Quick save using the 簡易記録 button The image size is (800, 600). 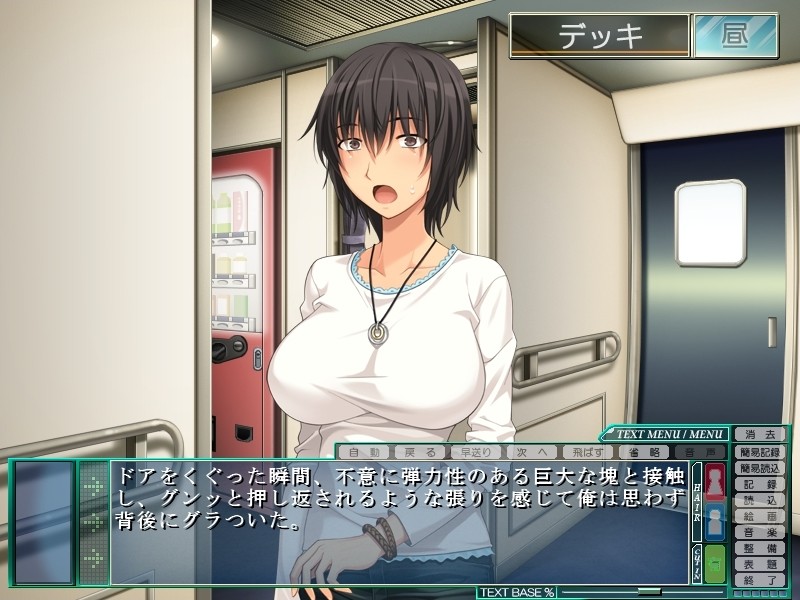tap(760, 452)
